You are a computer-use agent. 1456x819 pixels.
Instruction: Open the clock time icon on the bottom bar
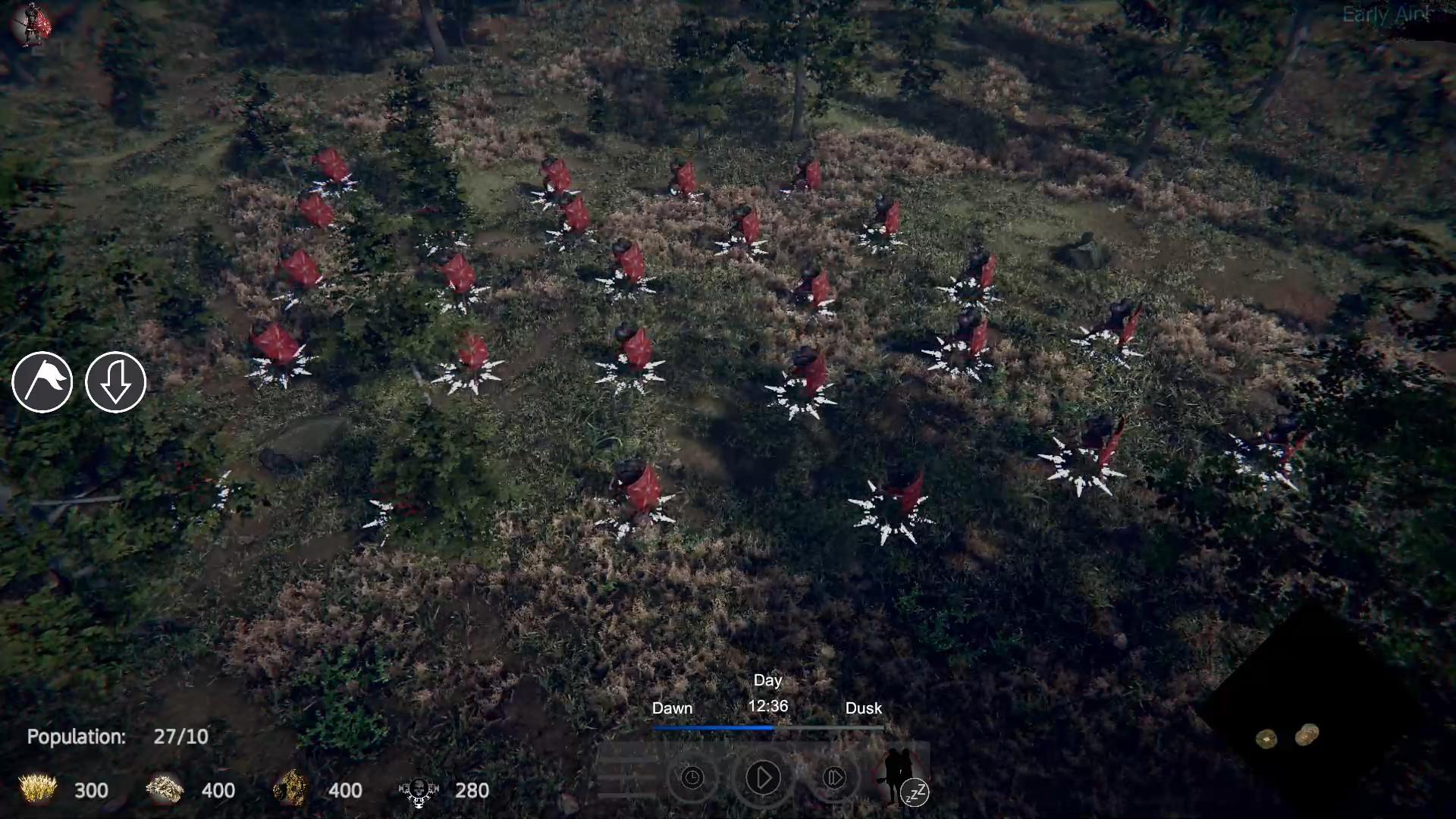point(692,778)
